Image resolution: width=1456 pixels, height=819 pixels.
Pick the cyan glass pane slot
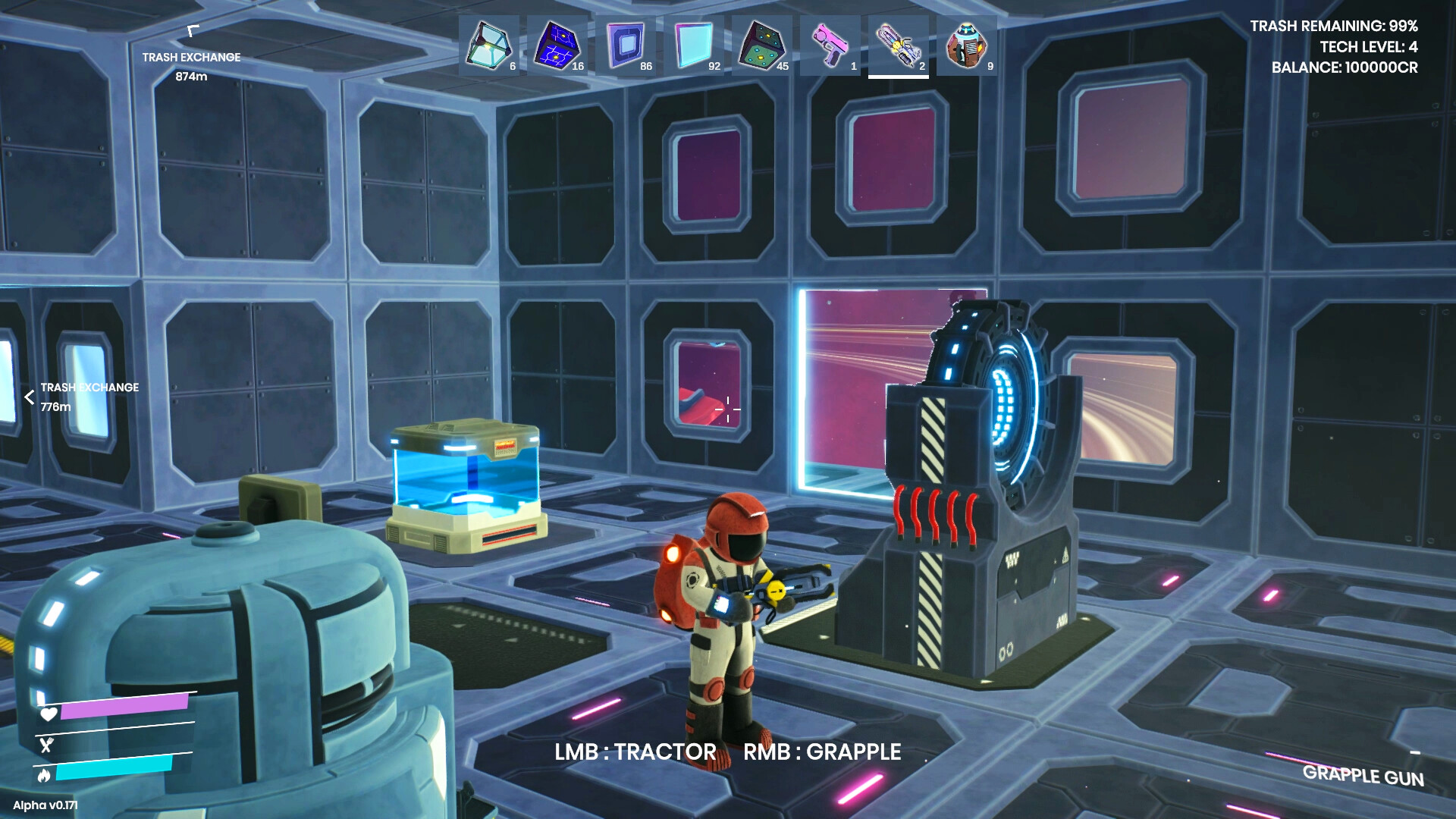point(693,45)
